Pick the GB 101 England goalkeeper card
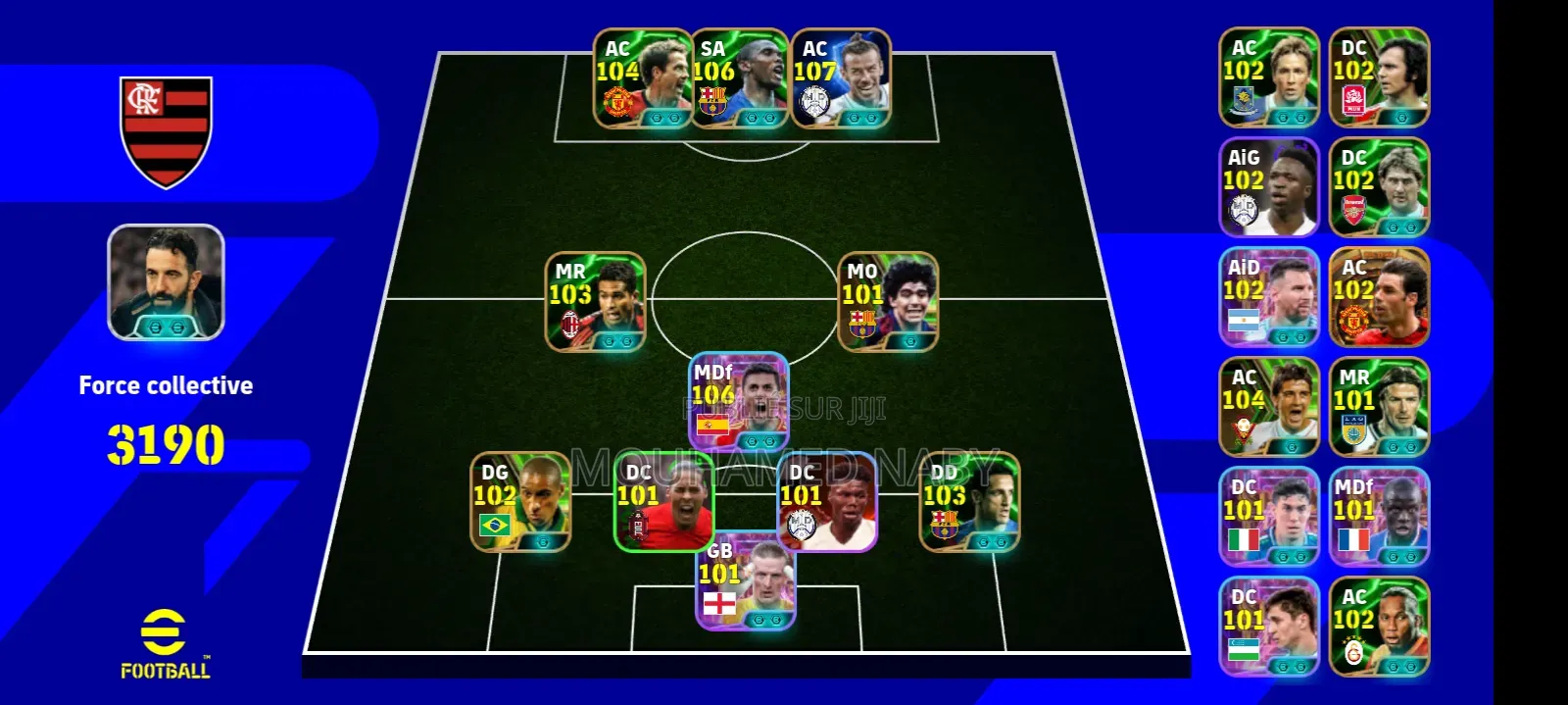1568x705 pixels. pos(746,583)
